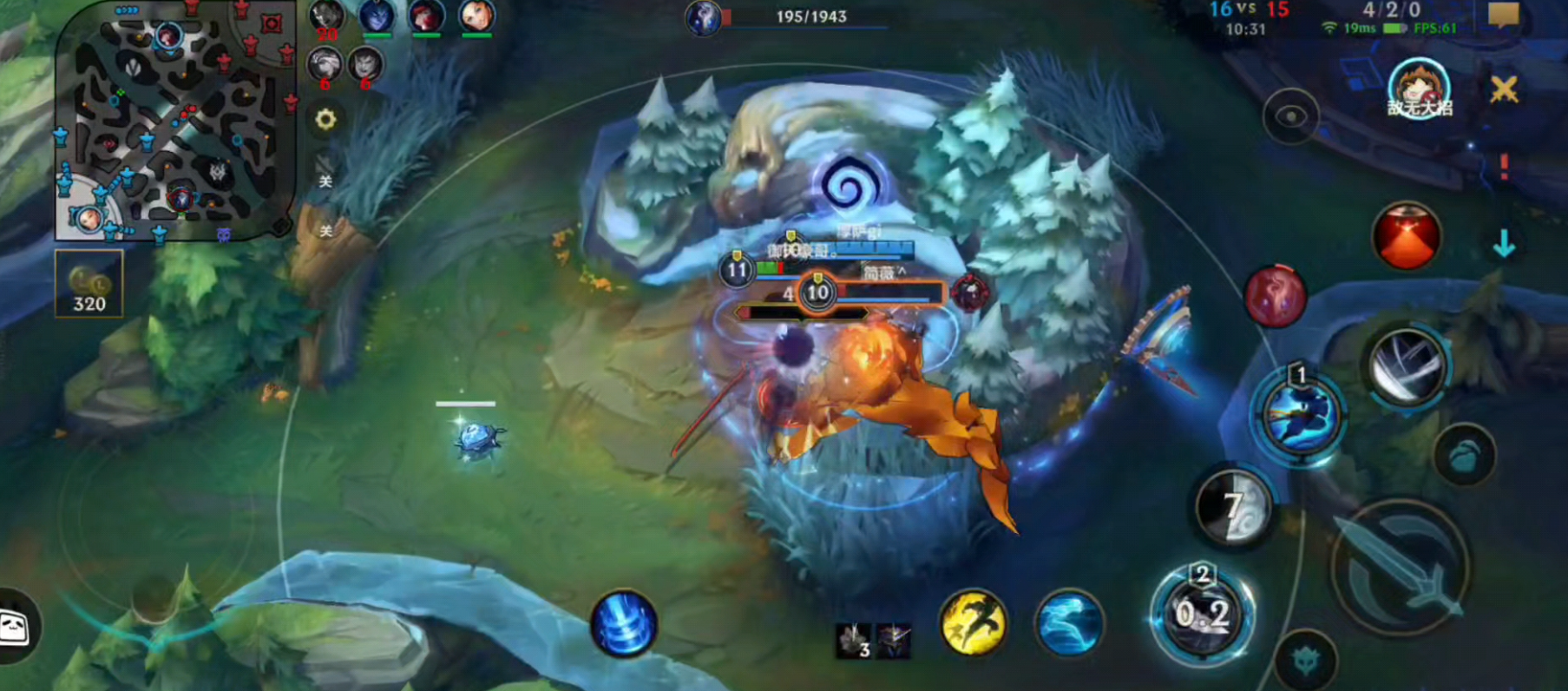1568x691 pixels.
Task: Tap the cyan down arrow ping
Action: point(1504,246)
